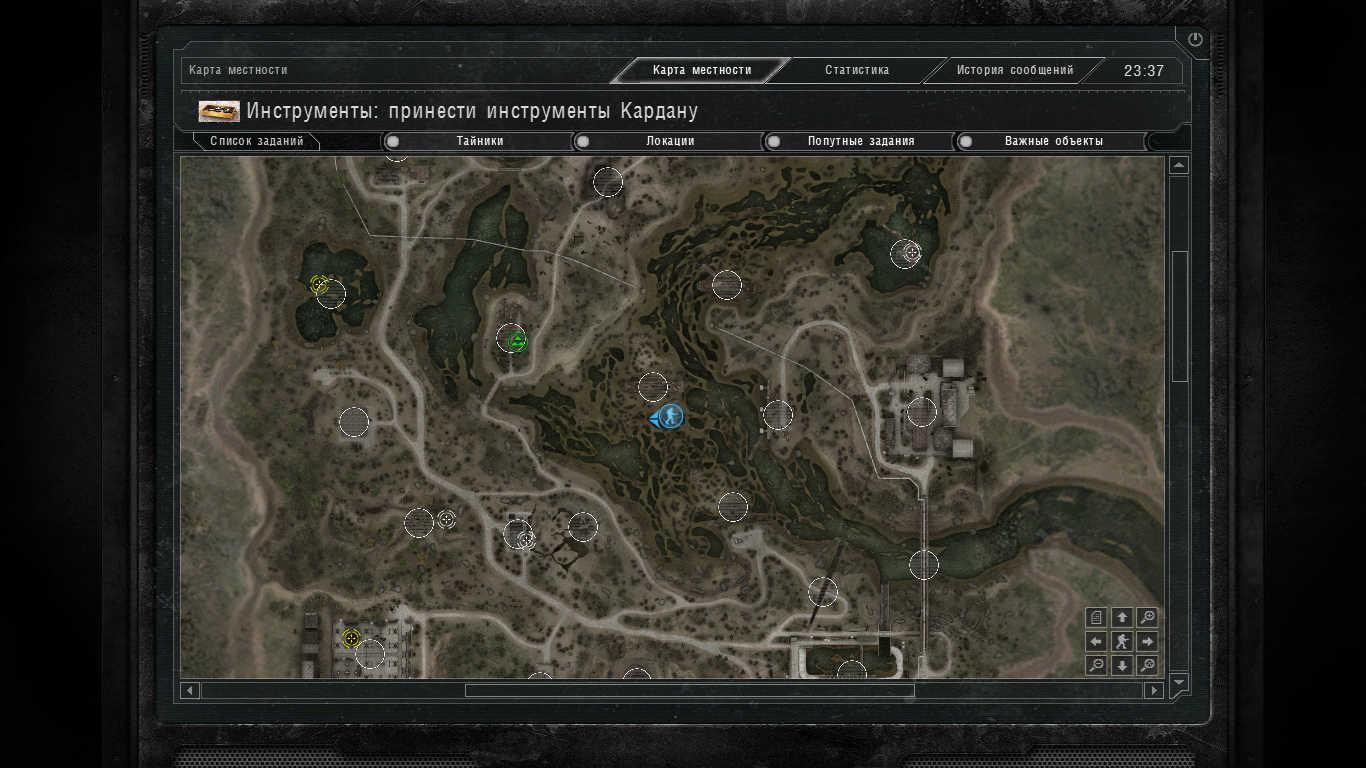Pan the map down with arrow button
This screenshot has height=768, width=1366.
coord(1122,666)
